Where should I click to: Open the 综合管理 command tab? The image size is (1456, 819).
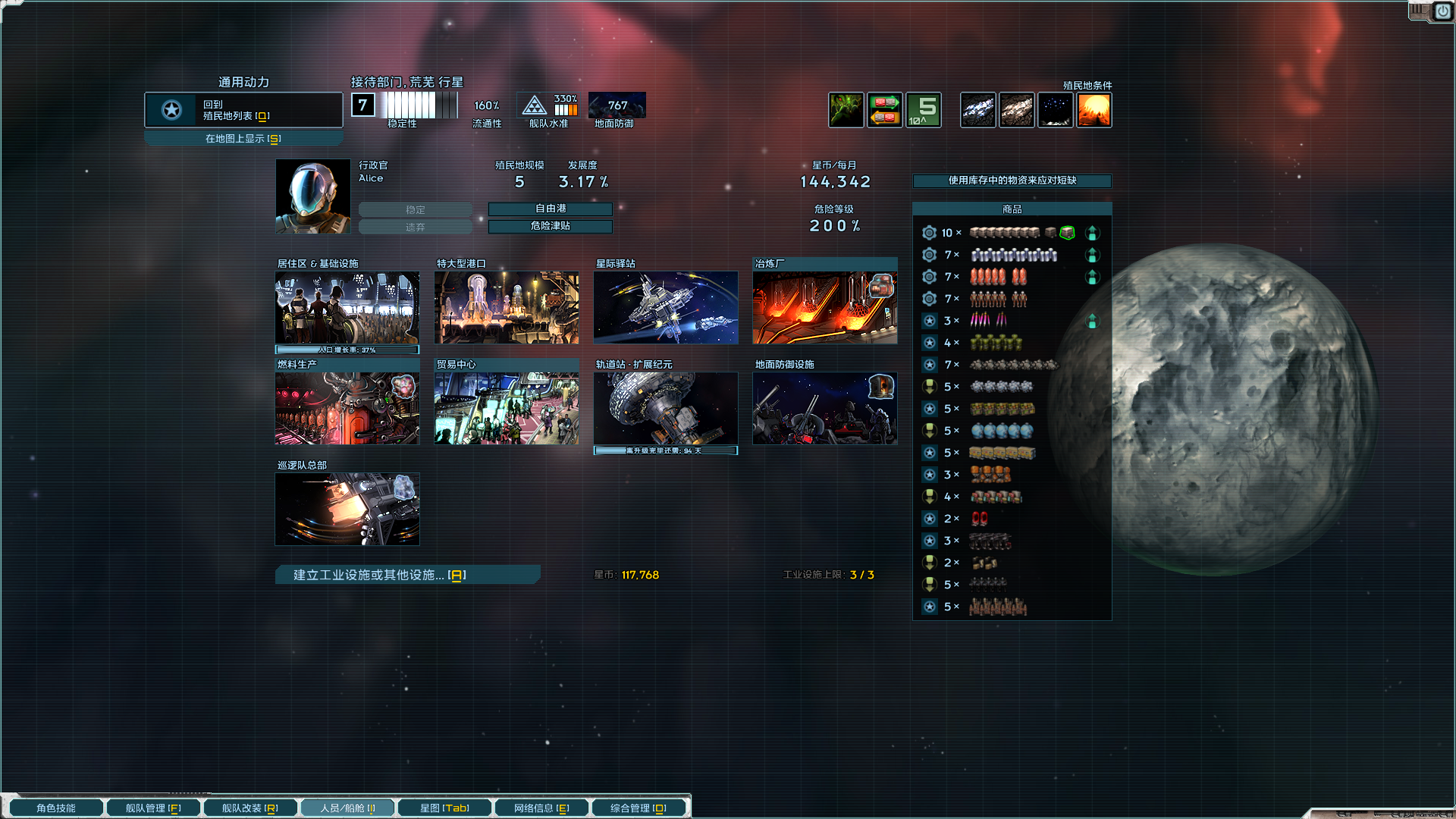pos(639,808)
